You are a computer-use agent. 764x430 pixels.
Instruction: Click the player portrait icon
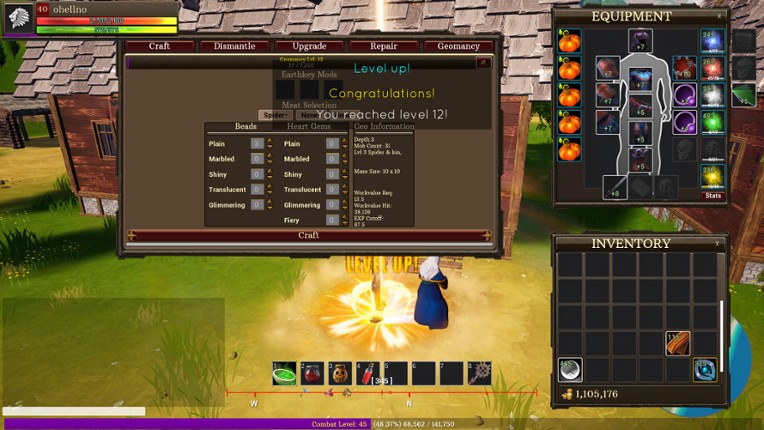pos(19,18)
